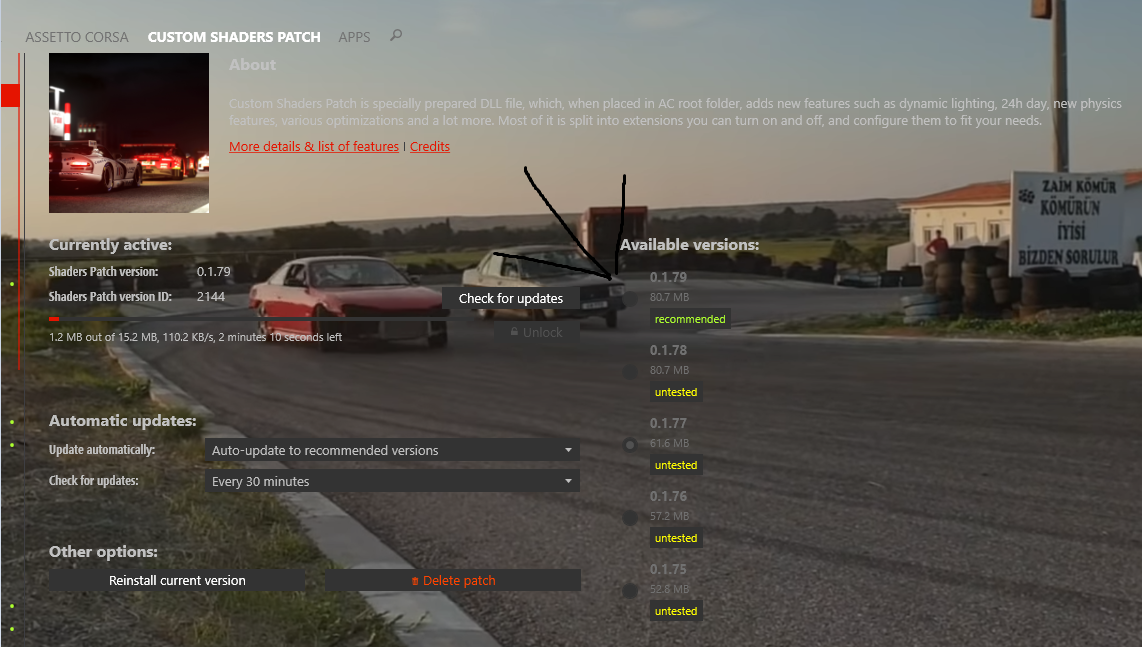This screenshot has width=1142, height=647.
Task: Follow the Credits link
Action: pyautogui.click(x=430, y=146)
